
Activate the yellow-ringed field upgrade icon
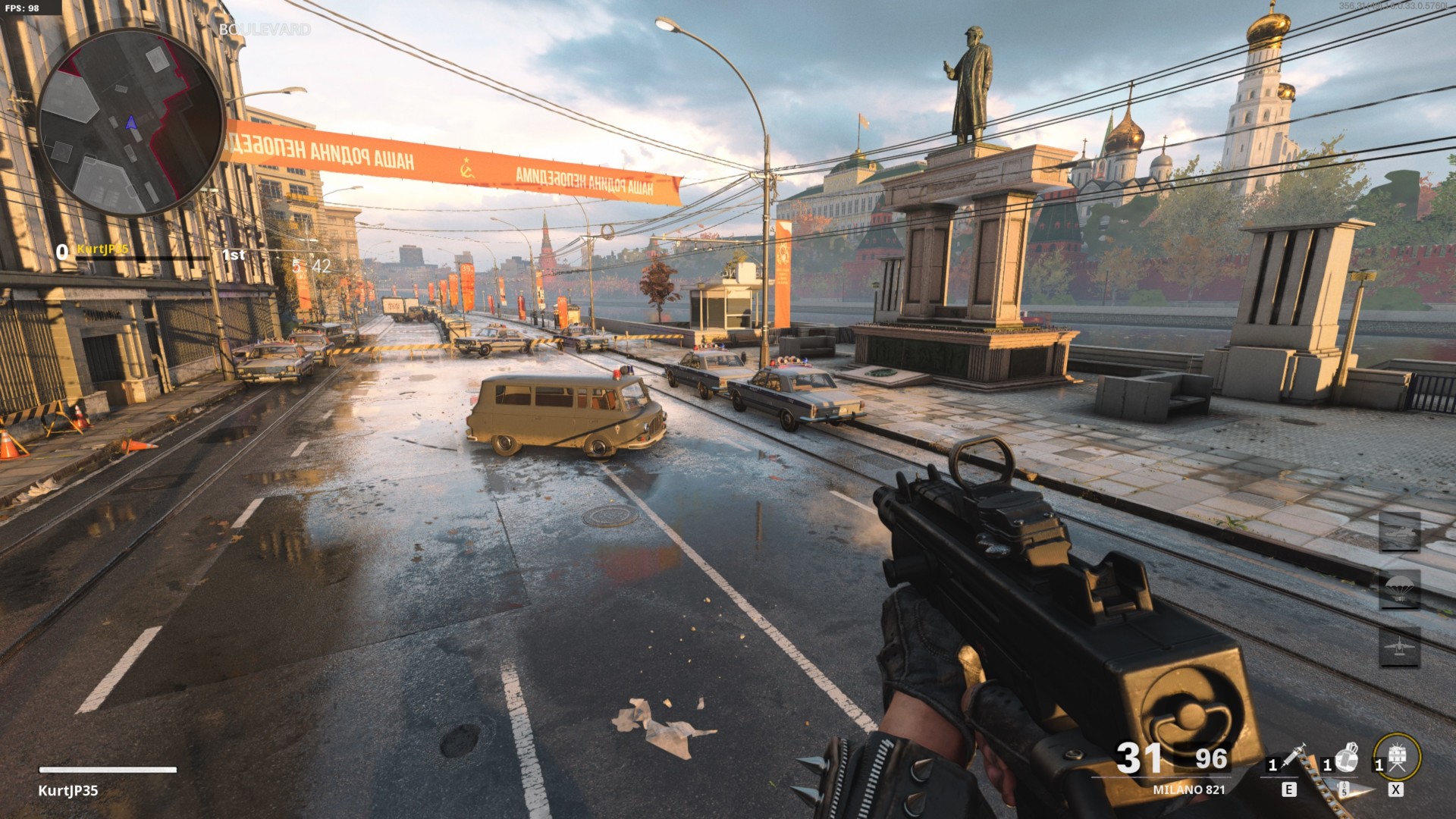(1397, 756)
